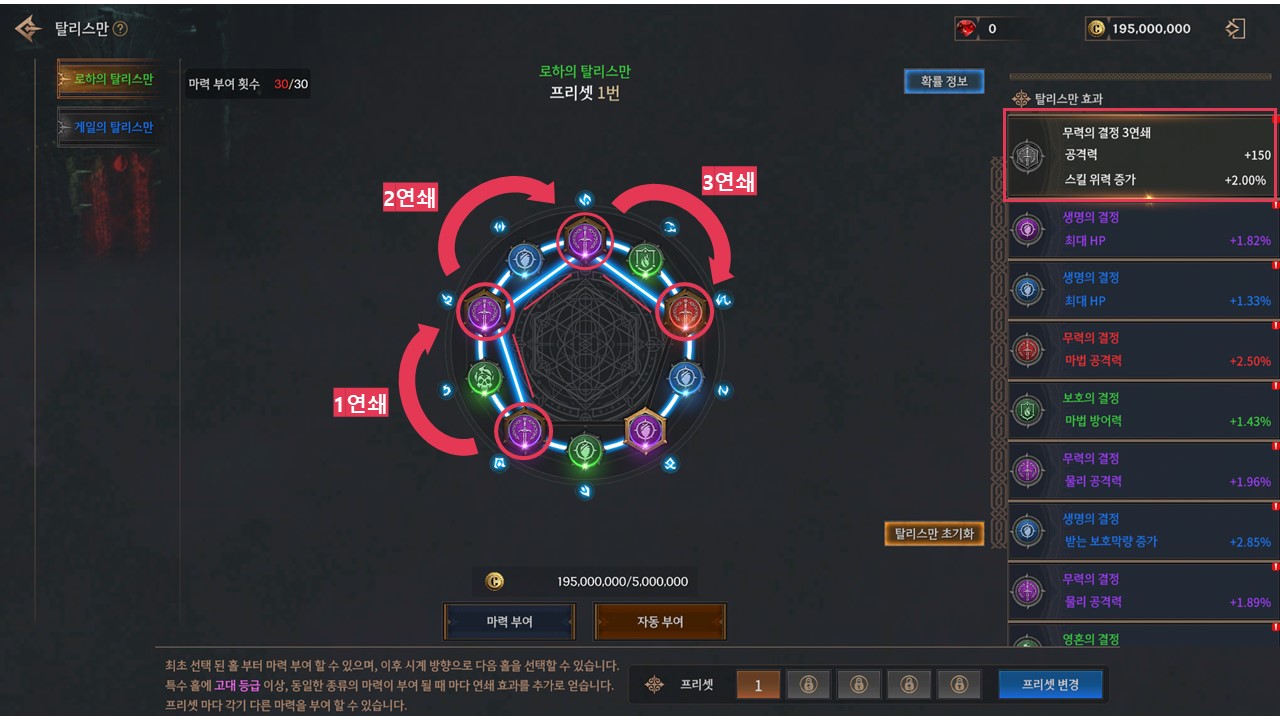The width and height of the screenshot is (1280, 720).
Task: Activate the 자동 부여 auto-imbue button
Action: tap(660, 621)
